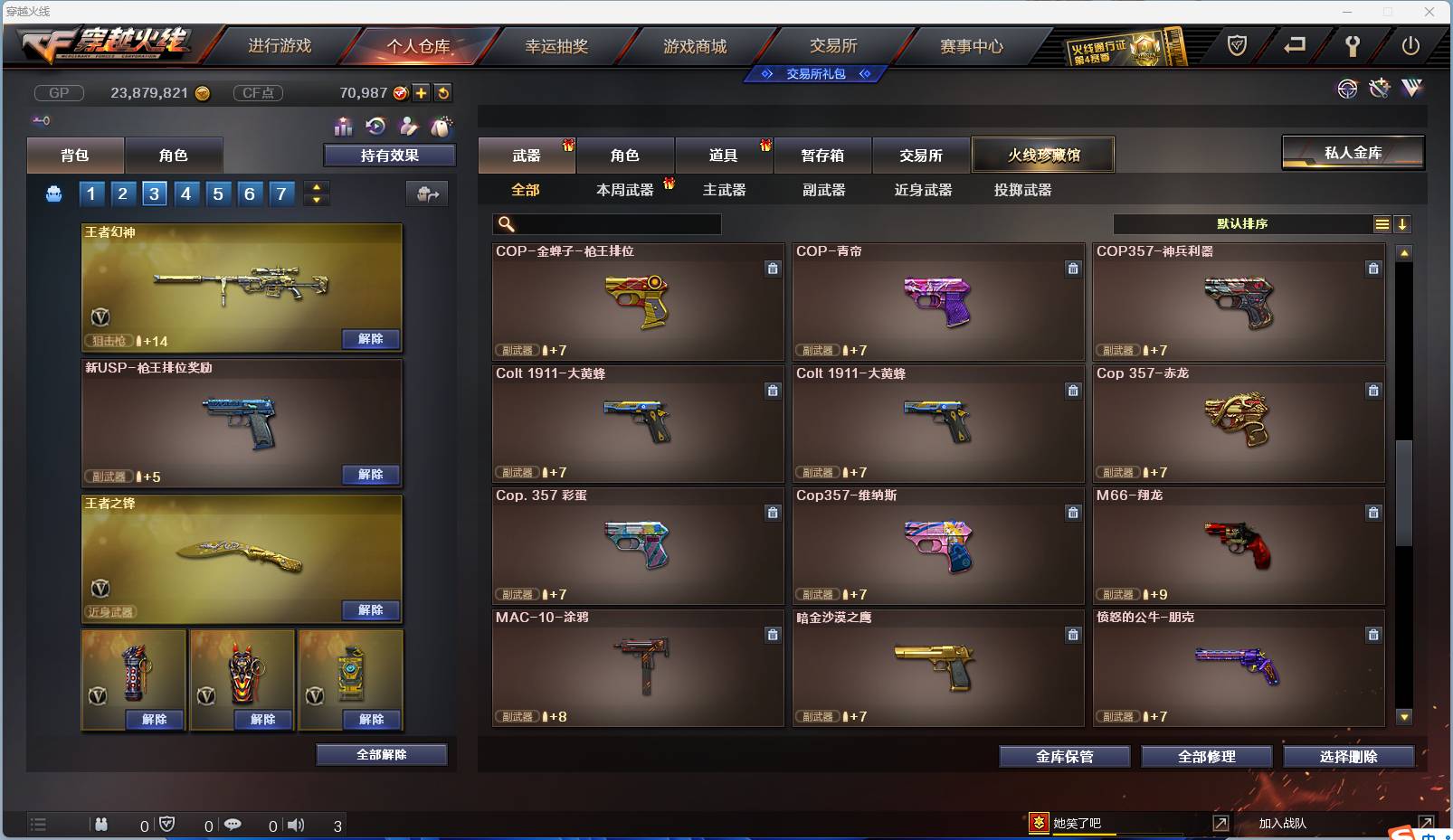Click the V logo icon in the upper right
The width and height of the screenshot is (1453, 840).
point(1412,88)
